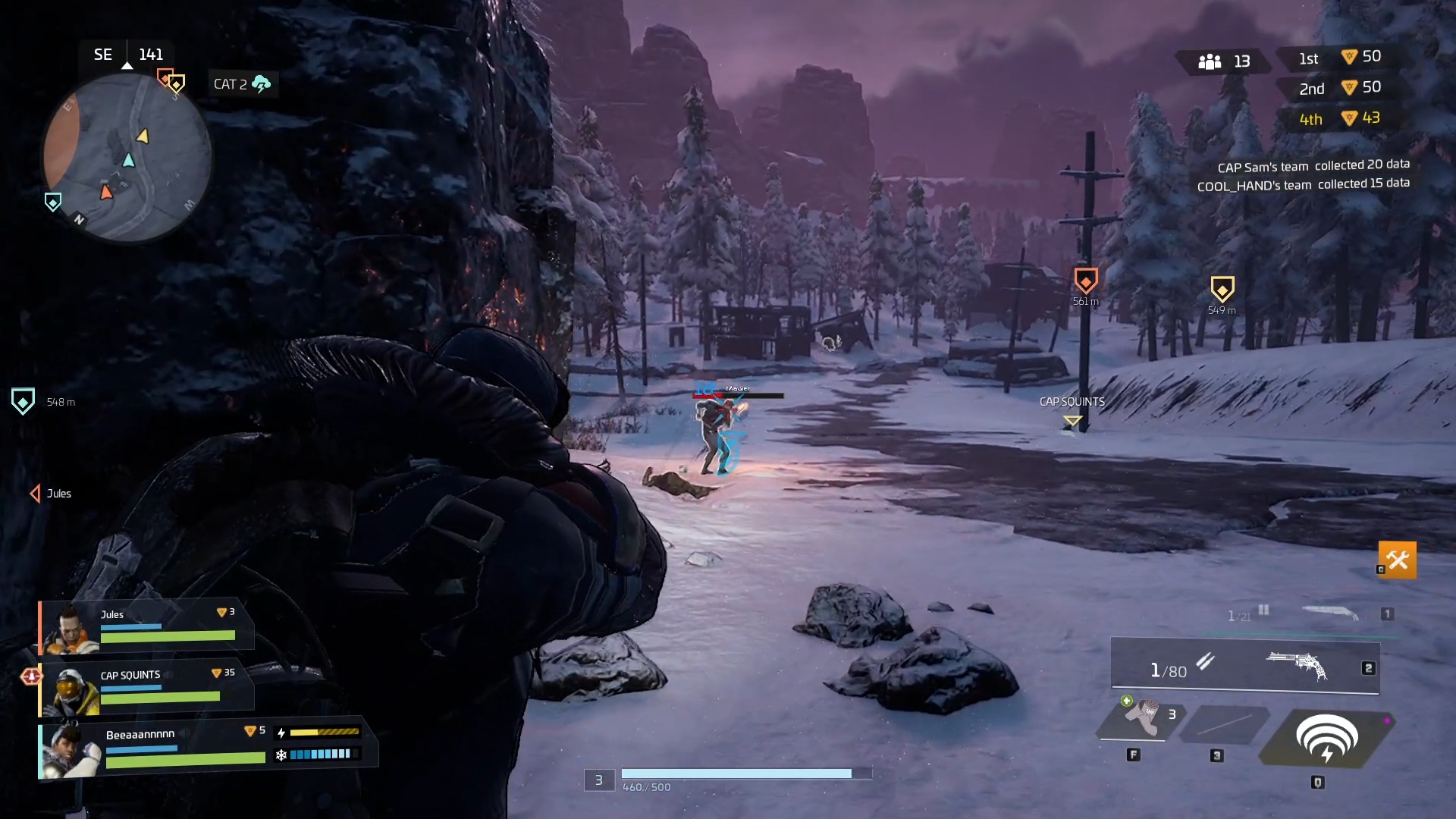Click the lightning charge icon on Beeaaannnnn's panel

282,731
